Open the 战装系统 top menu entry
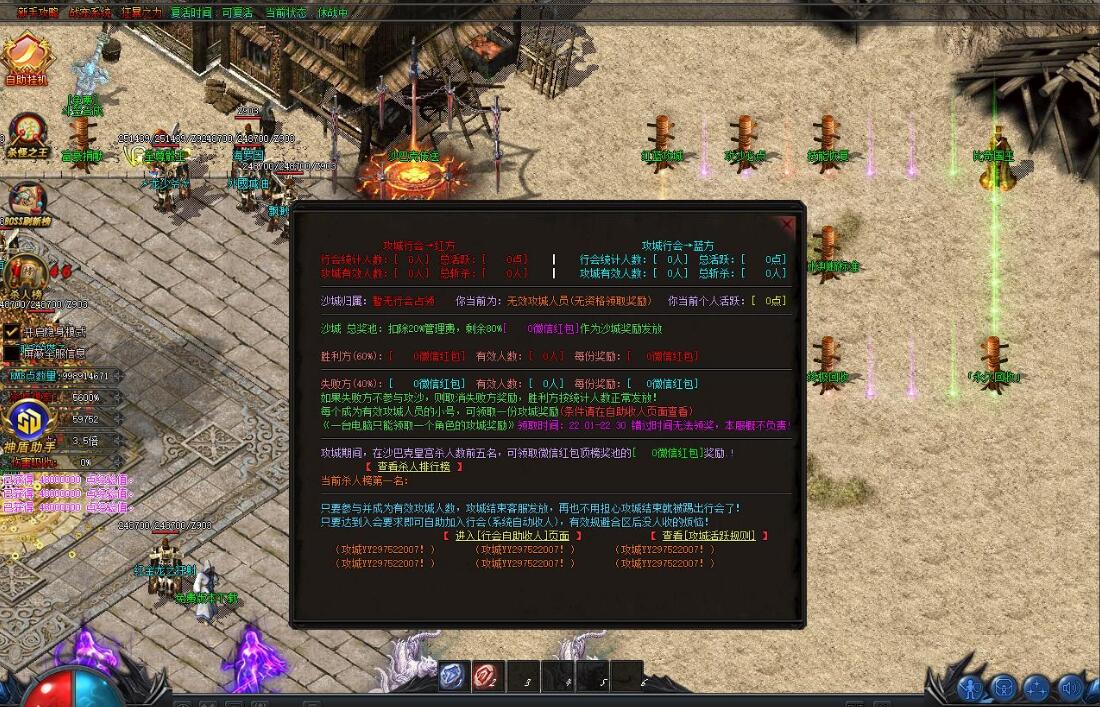The image size is (1100, 707). (x=91, y=13)
